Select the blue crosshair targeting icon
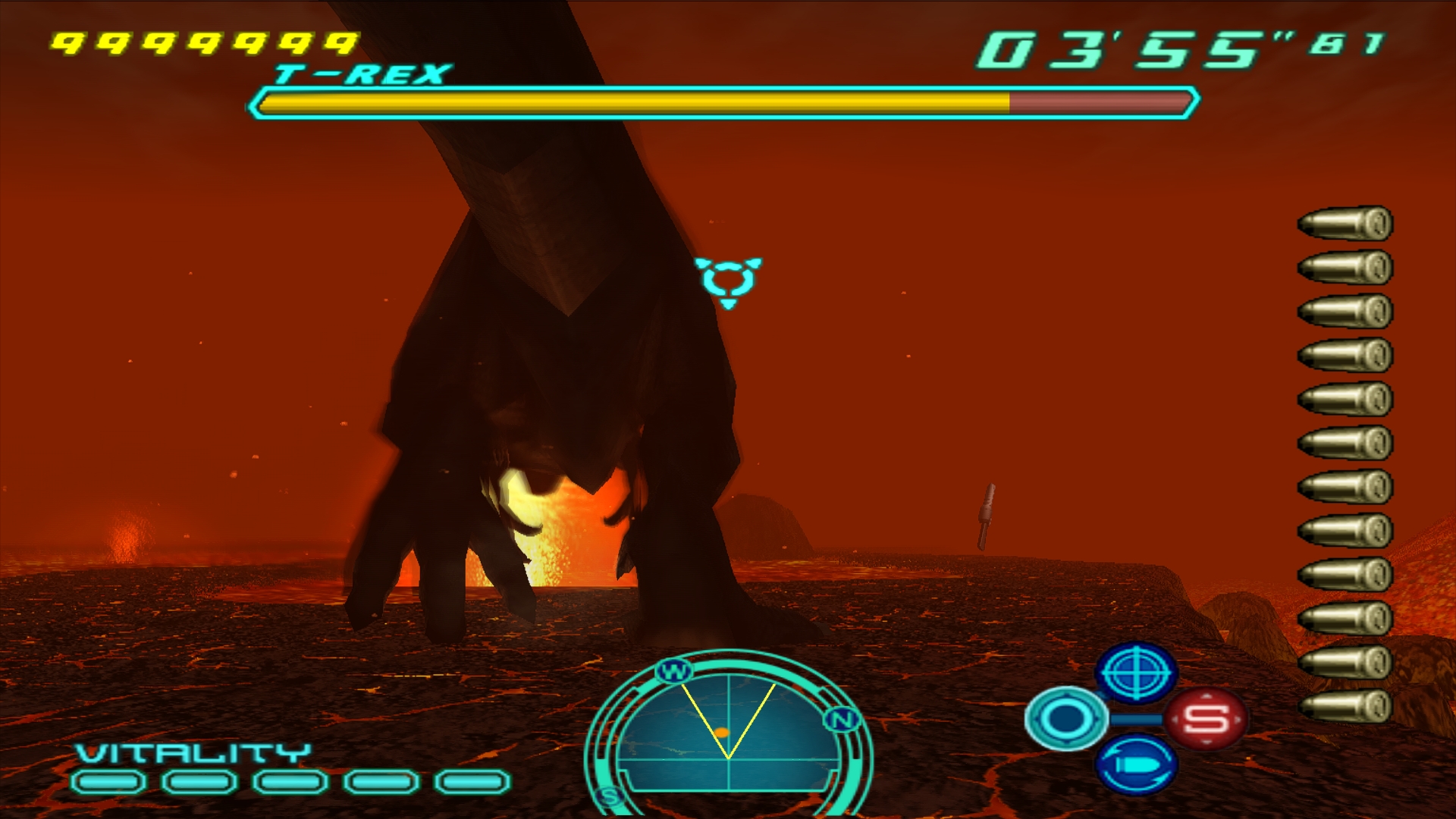 (x=1135, y=672)
